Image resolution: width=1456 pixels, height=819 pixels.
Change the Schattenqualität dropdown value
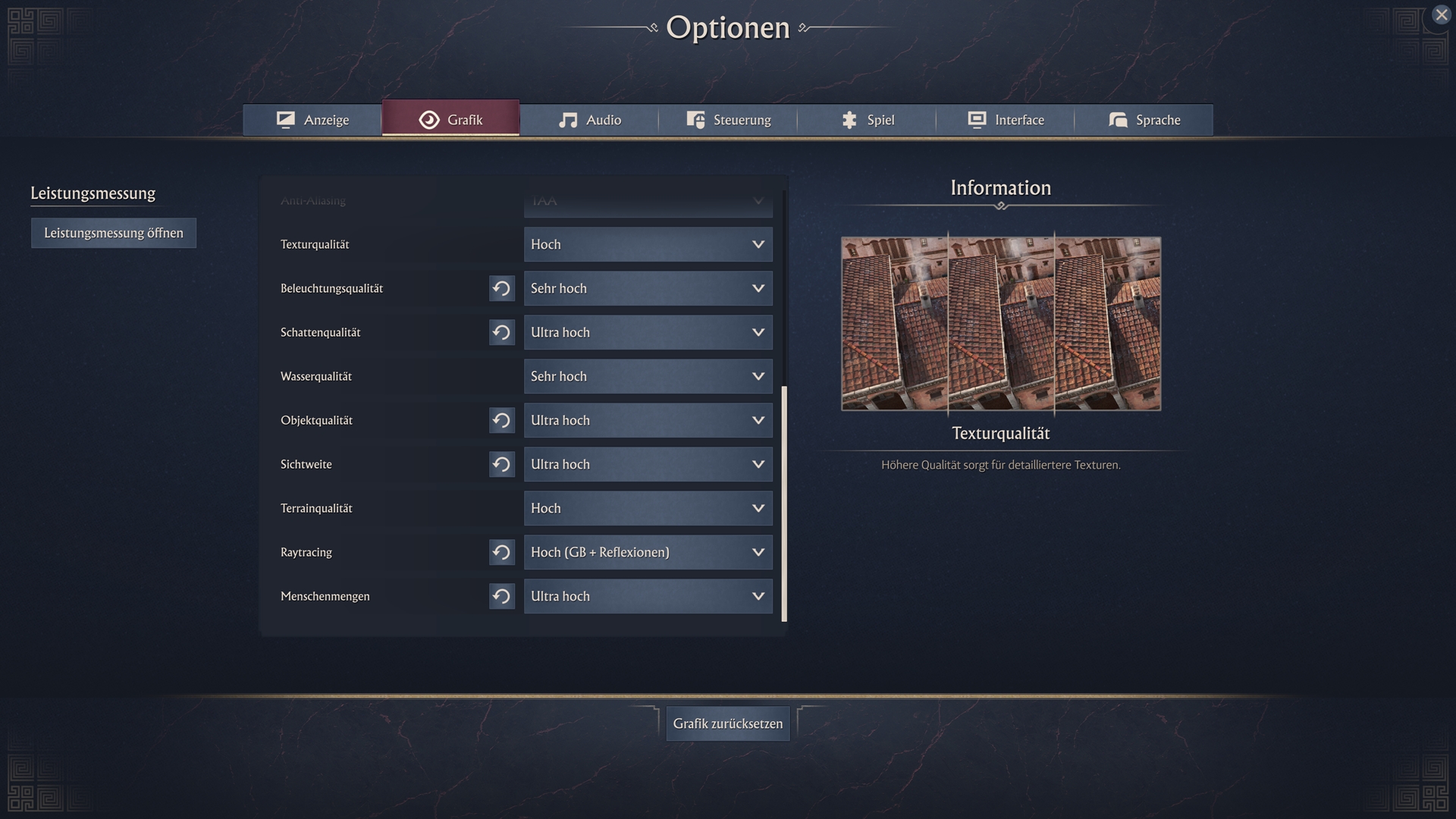pos(648,332)
